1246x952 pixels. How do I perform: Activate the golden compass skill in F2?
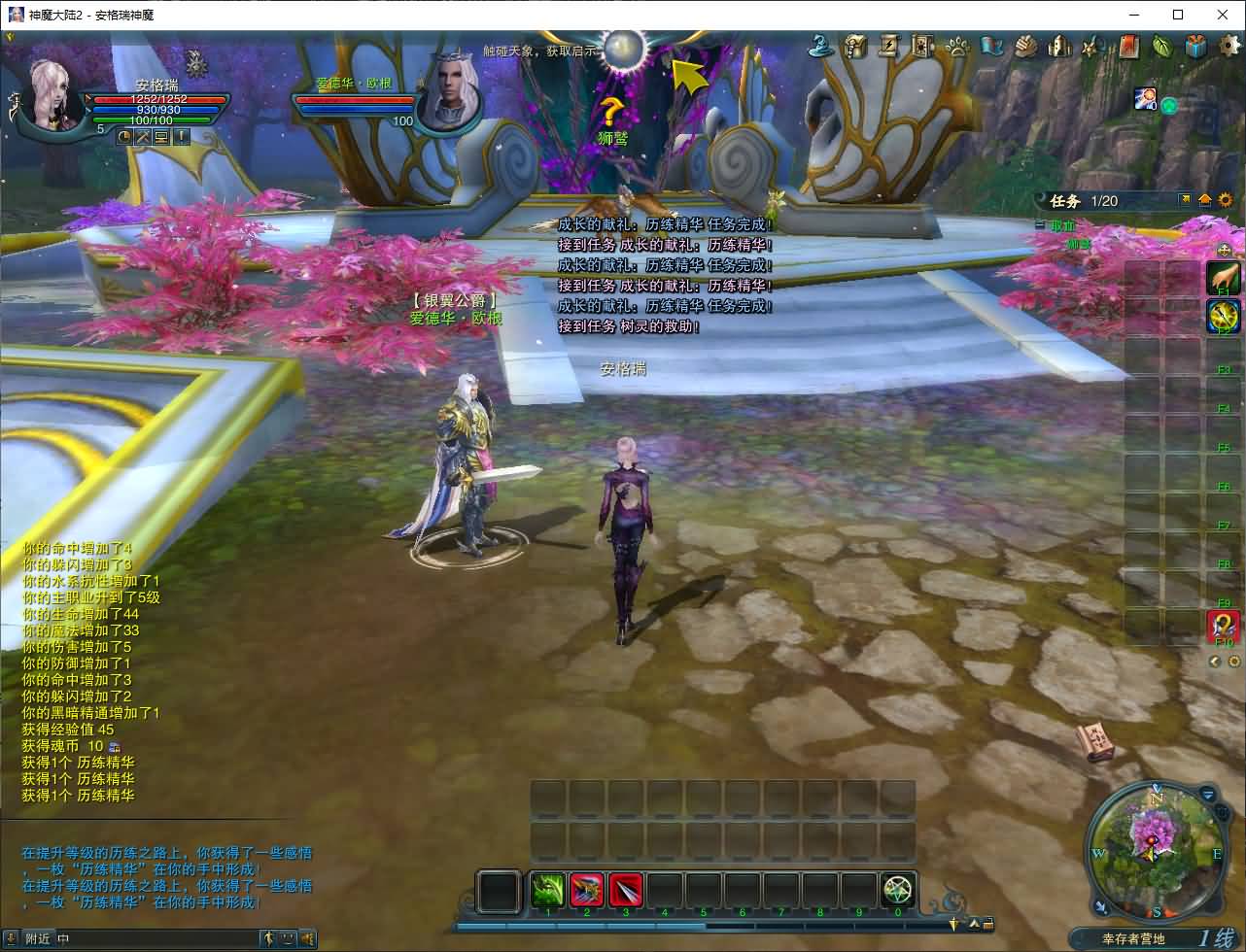pos(1223,316)
